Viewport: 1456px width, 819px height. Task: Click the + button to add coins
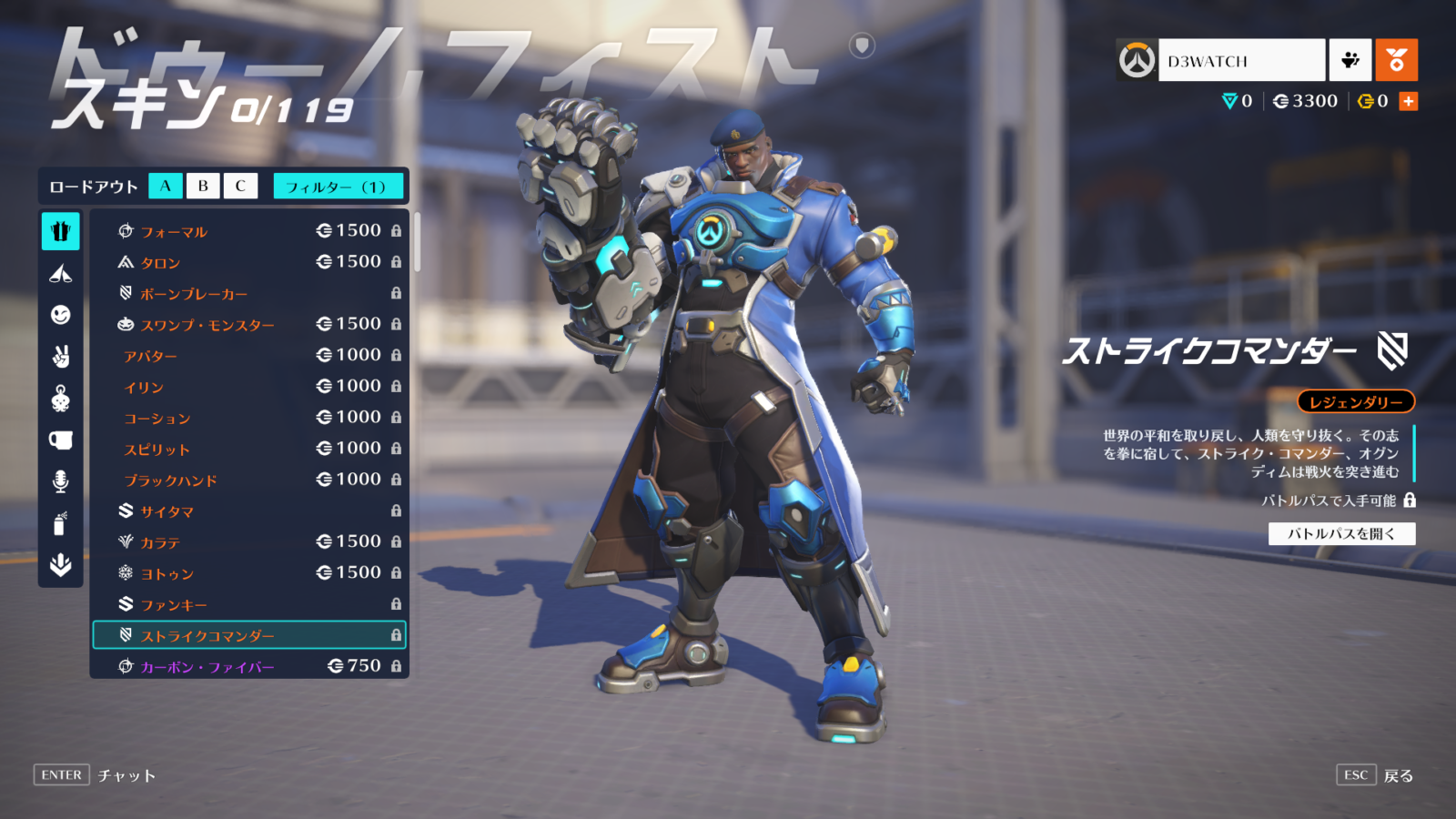(1408, 100)
